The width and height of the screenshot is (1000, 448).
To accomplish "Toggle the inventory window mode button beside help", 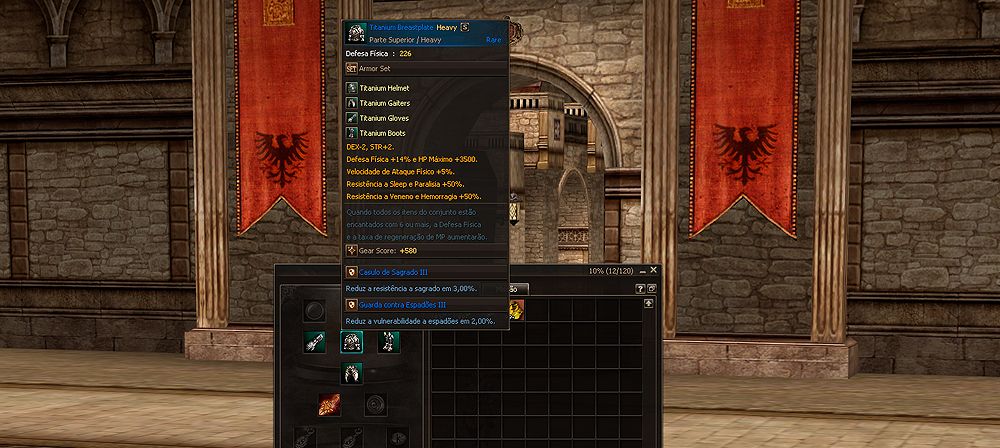I will (652, 288).
